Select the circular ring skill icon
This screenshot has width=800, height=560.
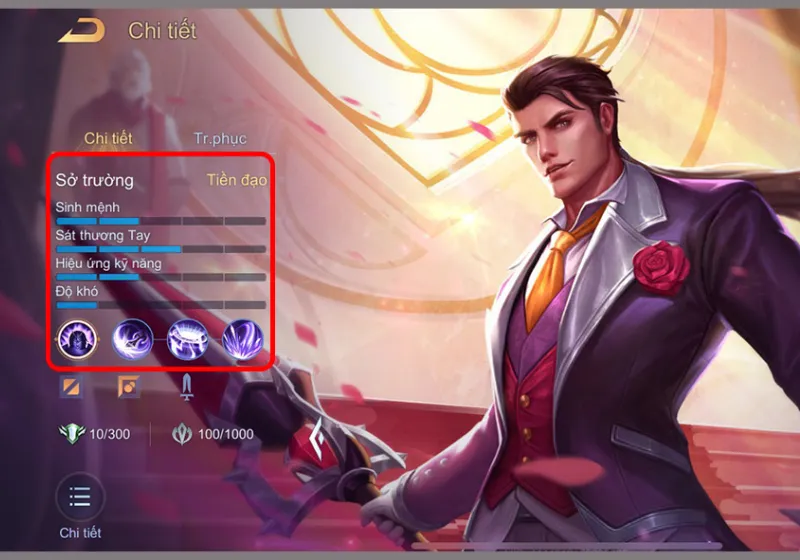click(187, 340)
